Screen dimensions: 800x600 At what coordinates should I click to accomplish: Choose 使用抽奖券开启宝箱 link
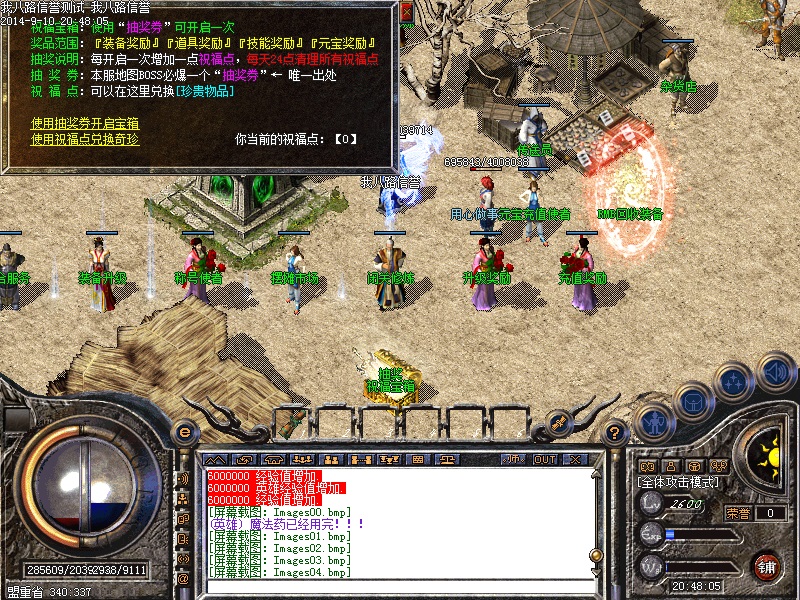pyautogui.click(x=85, y=123)
